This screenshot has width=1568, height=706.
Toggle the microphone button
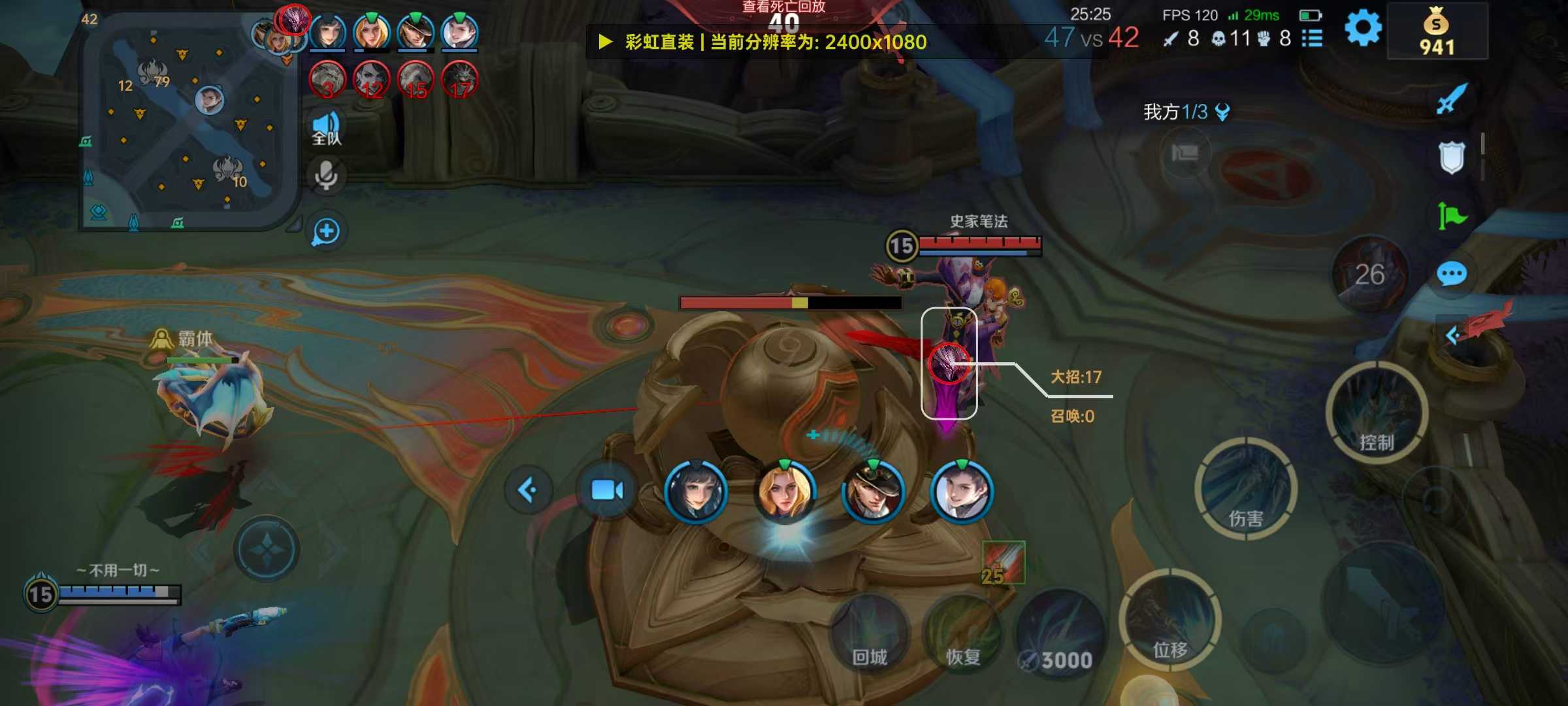point(327,176)
